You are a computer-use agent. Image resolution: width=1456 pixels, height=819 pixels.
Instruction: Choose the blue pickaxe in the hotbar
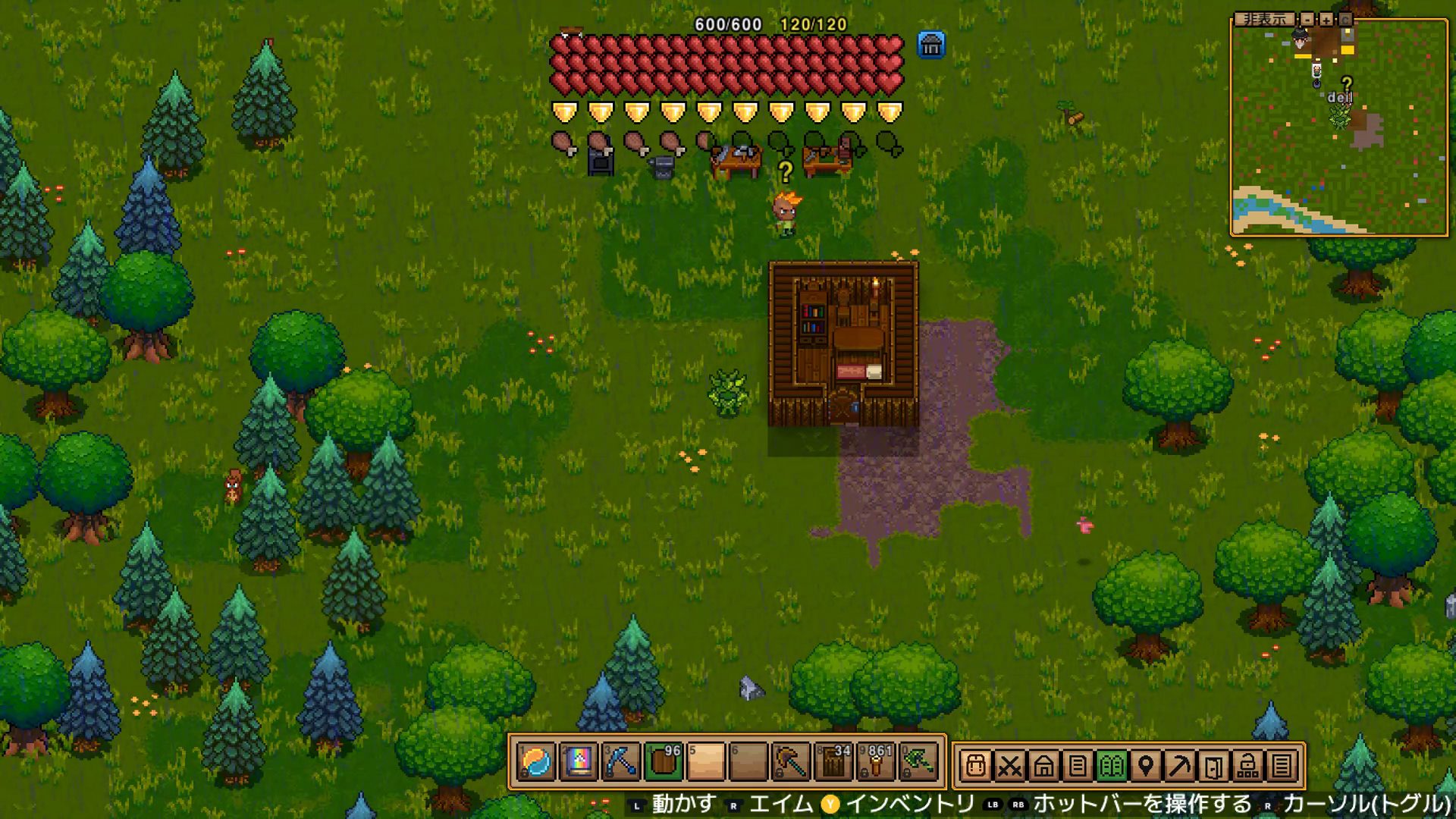pos(620,762)
